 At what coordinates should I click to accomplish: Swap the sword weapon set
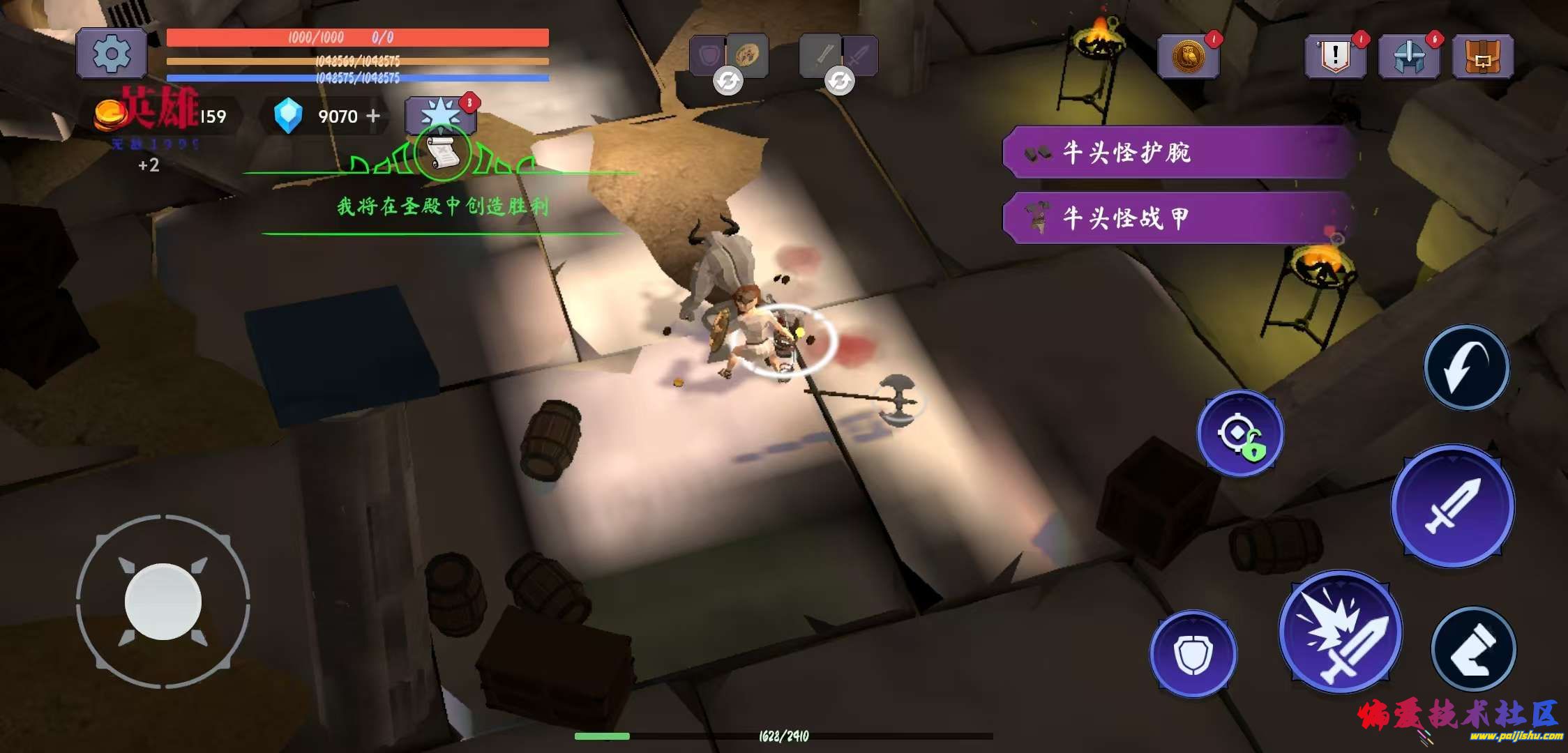(839, 81)
